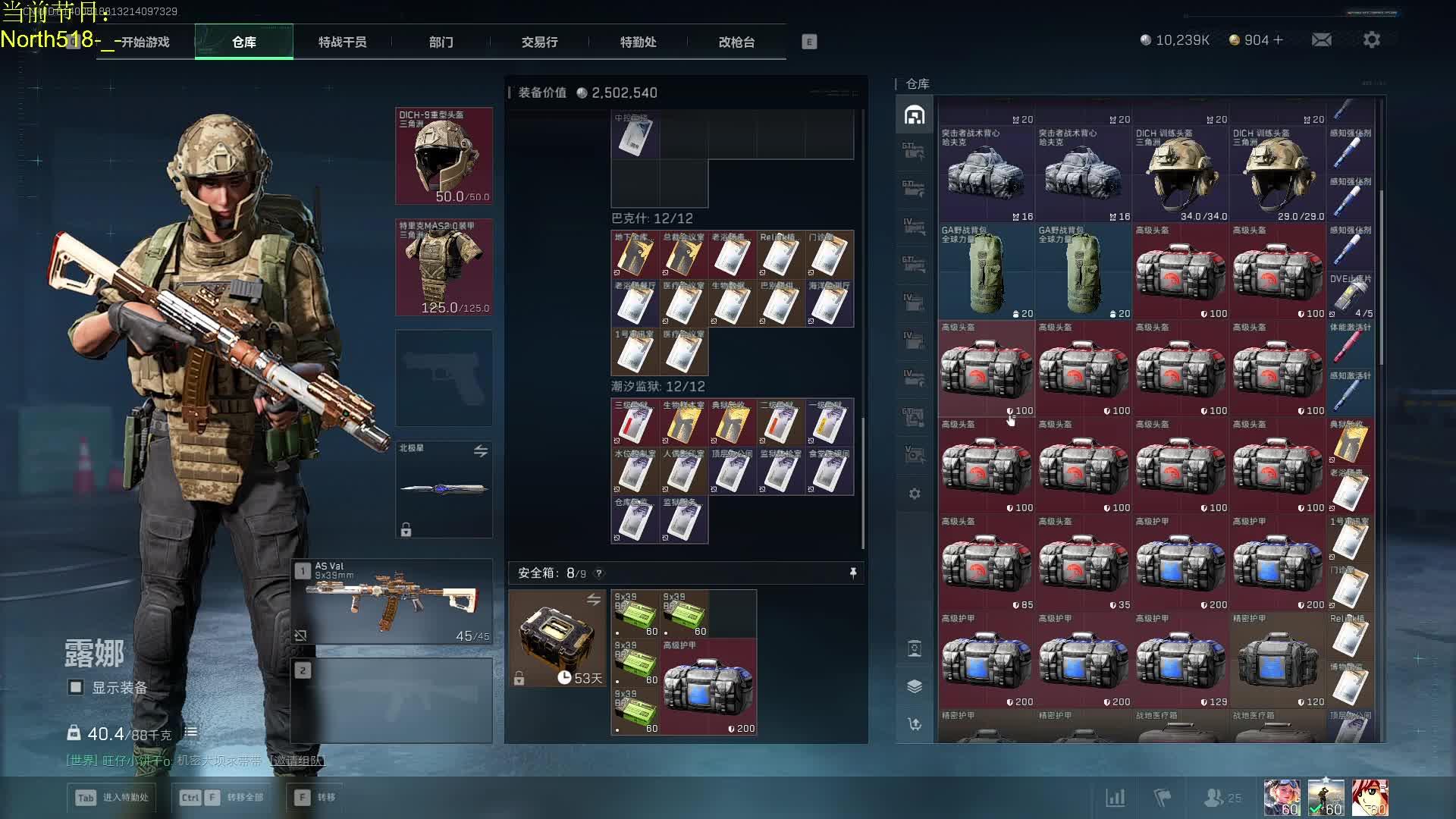The image size is (1456, 819).
Task: Select the equipped MAS 2.0 armor slot
Action: click(444, 268)
